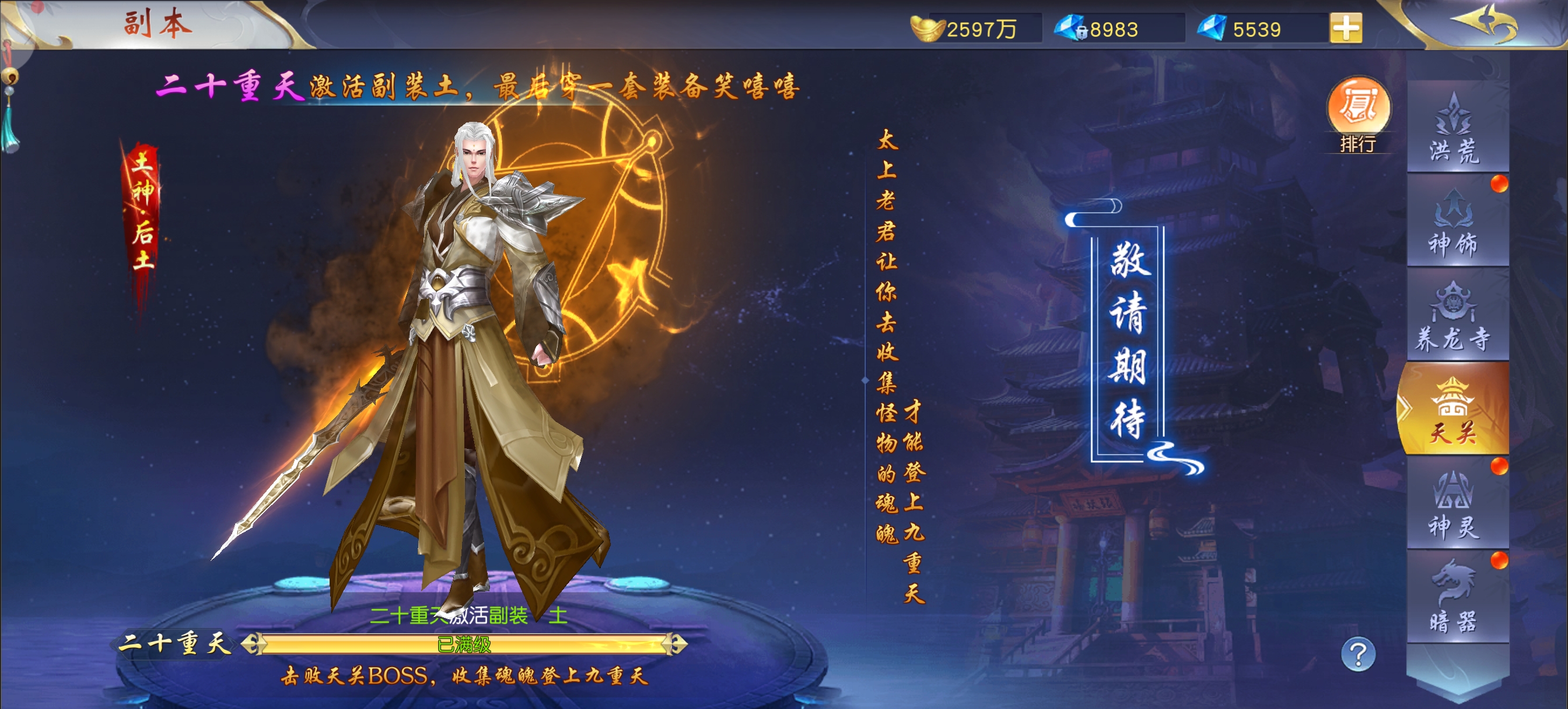The image size is (1568, 709).
Task: Tap the yellow plus to add diamonds
Action: pyautogui.click(x=1346, y=28)
